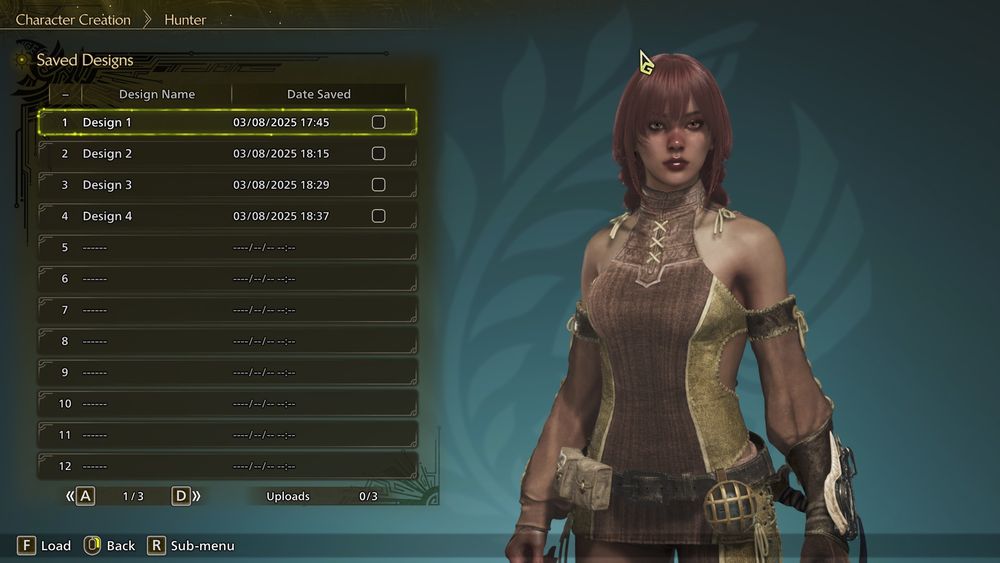Select empty save slot number 5
The height and width of the screenshot is (563, 1000).
point(227,247)
